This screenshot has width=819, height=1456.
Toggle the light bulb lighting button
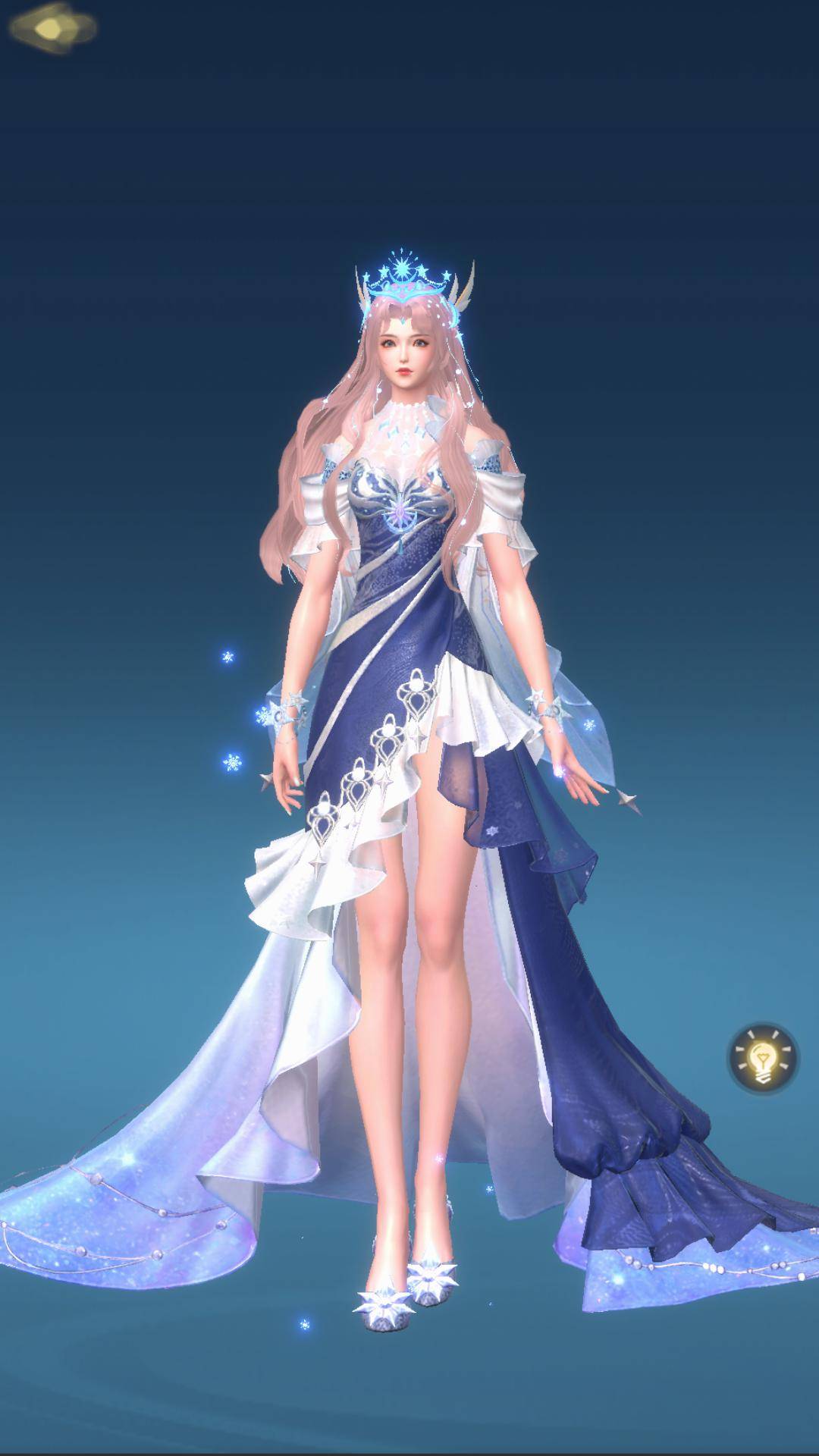pyautogui.click(x=763, y=1056)
